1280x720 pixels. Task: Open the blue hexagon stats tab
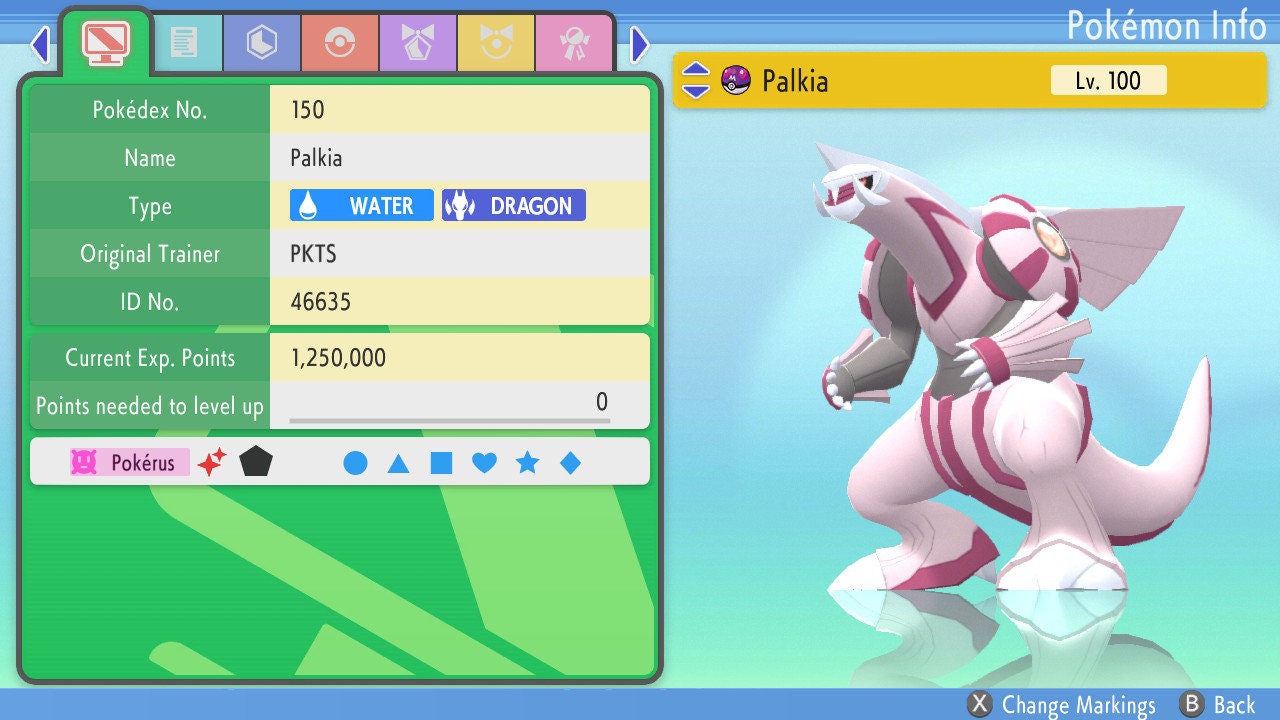coord(262,43)
